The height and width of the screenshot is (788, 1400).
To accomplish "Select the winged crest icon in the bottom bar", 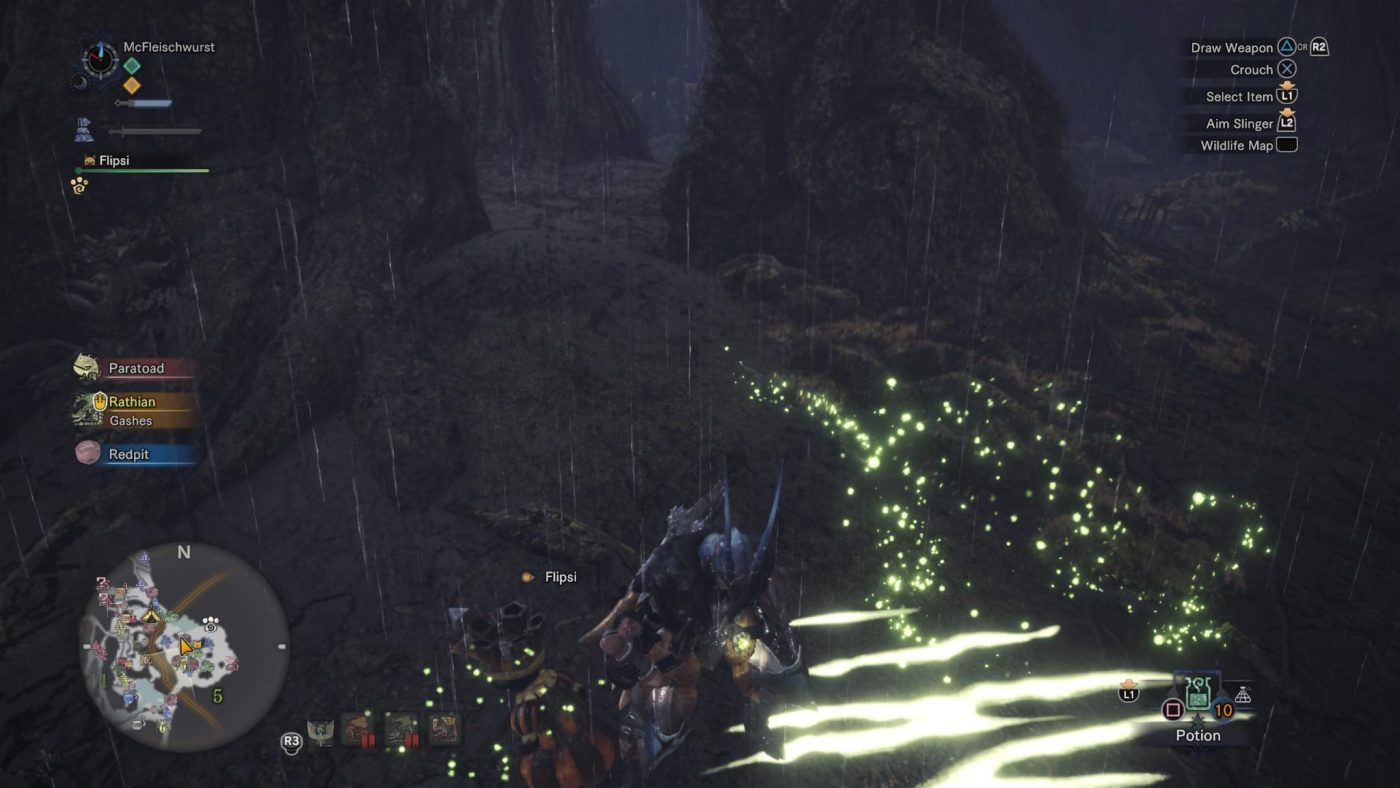I will [320, 730].
